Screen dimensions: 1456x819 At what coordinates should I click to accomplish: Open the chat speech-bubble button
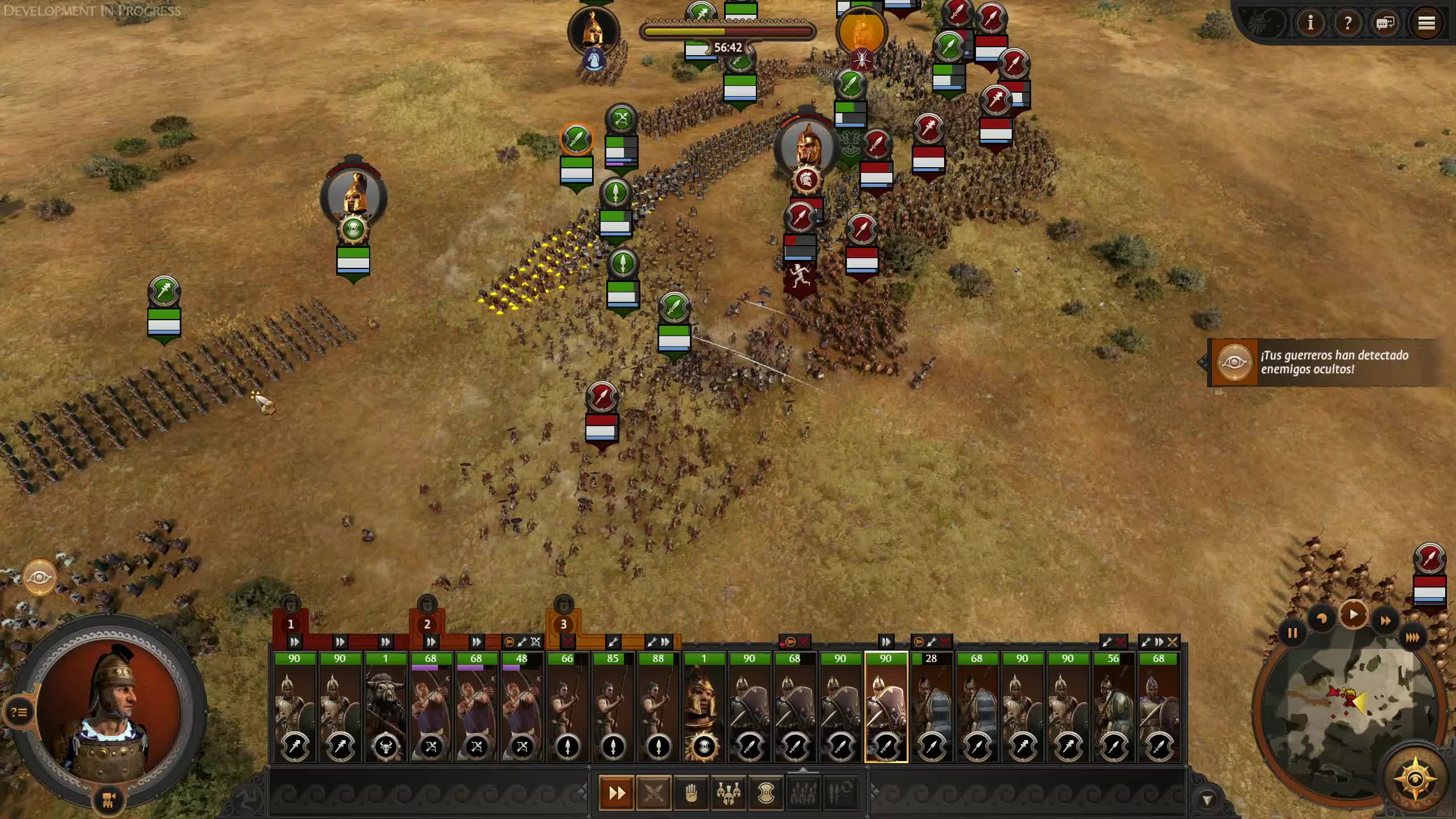click(1385, 23)
